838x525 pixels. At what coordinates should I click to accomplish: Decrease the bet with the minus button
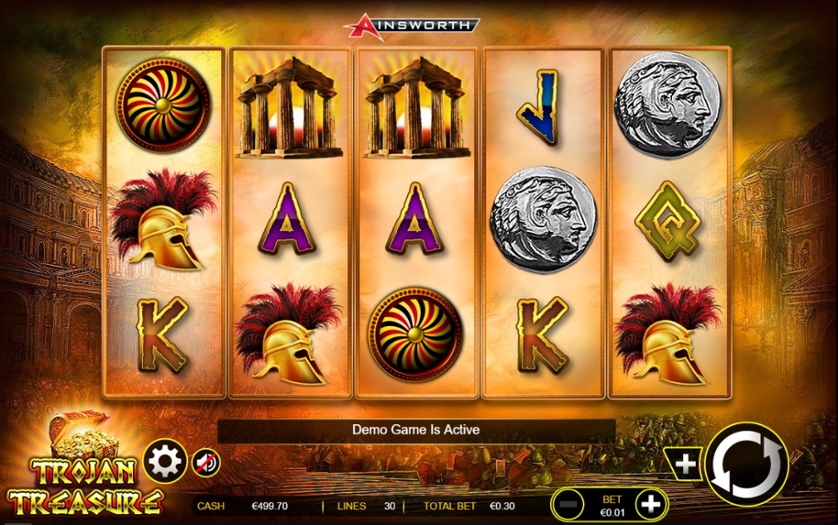(569, 503)
